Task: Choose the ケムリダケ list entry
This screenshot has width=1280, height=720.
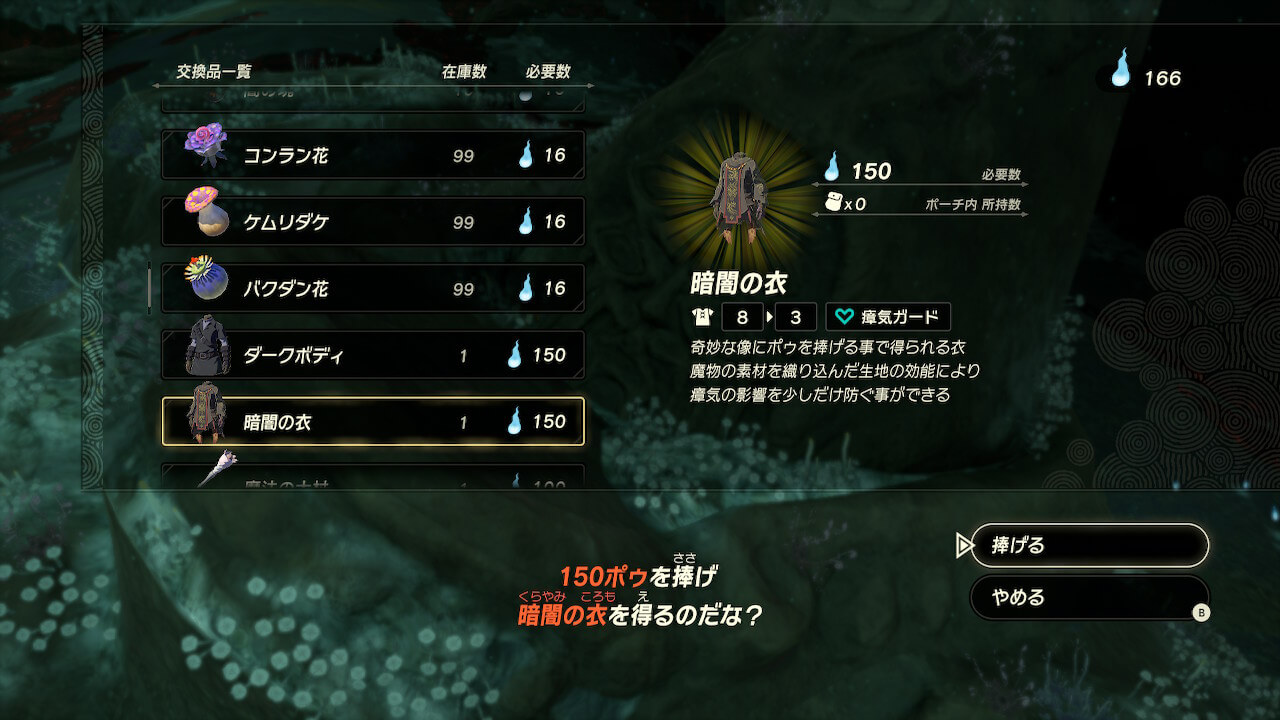Action: point(373,222)
